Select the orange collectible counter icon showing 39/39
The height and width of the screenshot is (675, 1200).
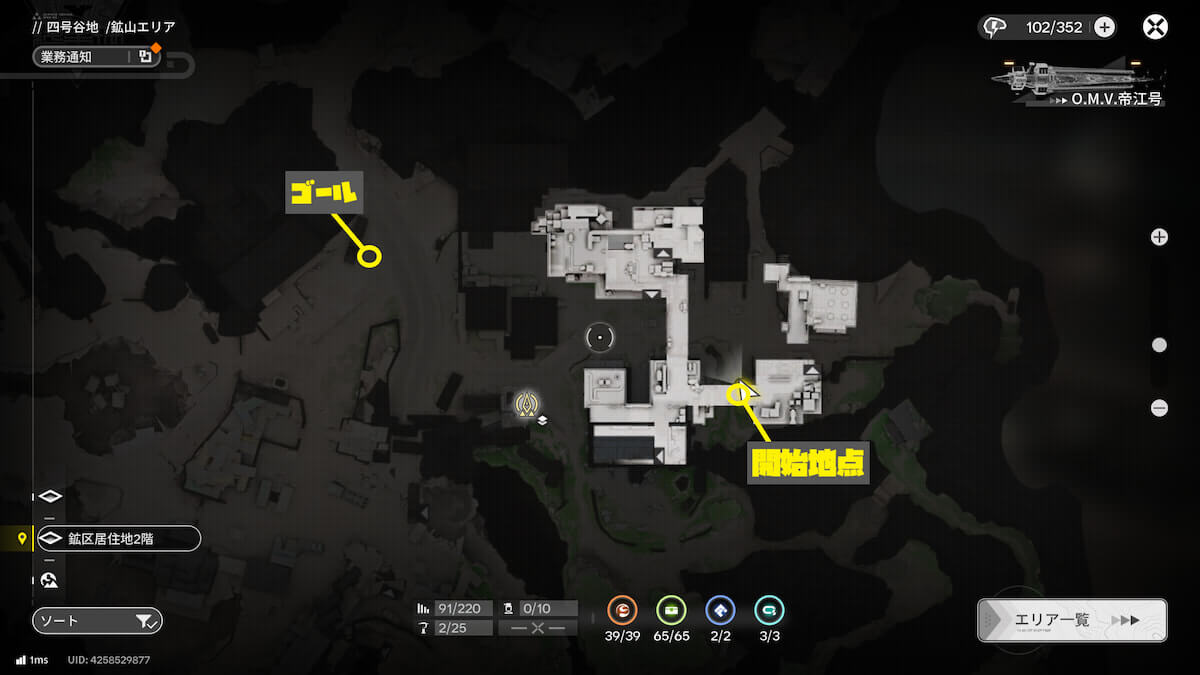coord(622,610)
